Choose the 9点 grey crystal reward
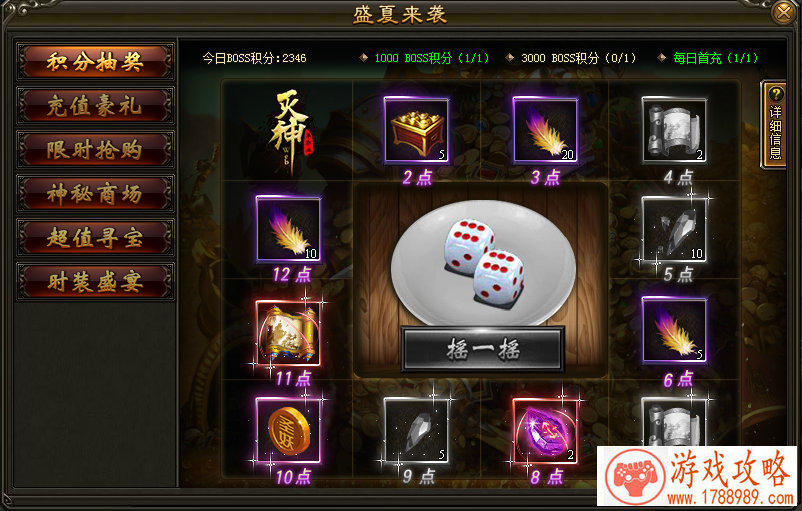Image resolution: width=802 pixels, height=511 pixels. tap(416, 430)
